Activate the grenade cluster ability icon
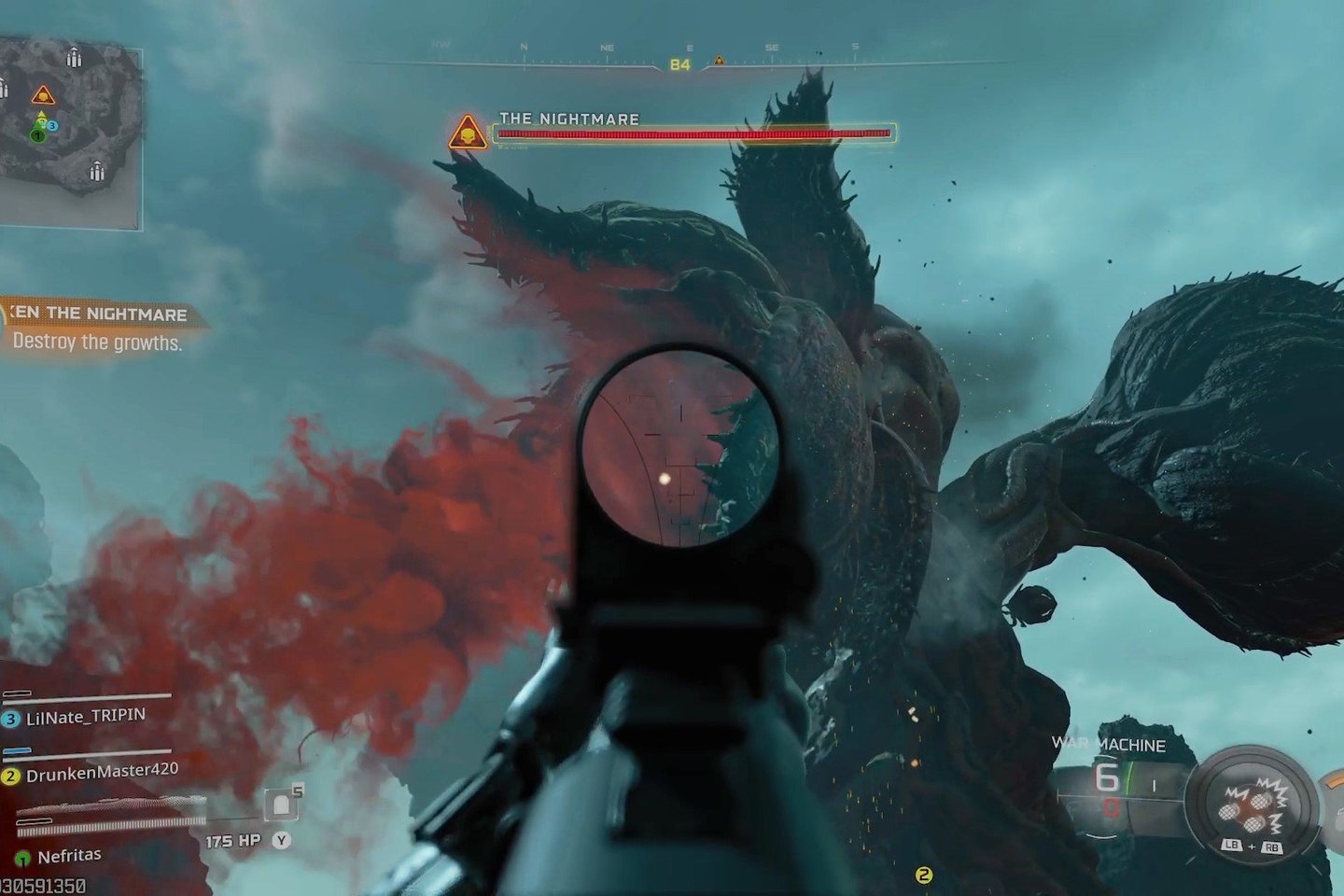 coord(1251,805)
